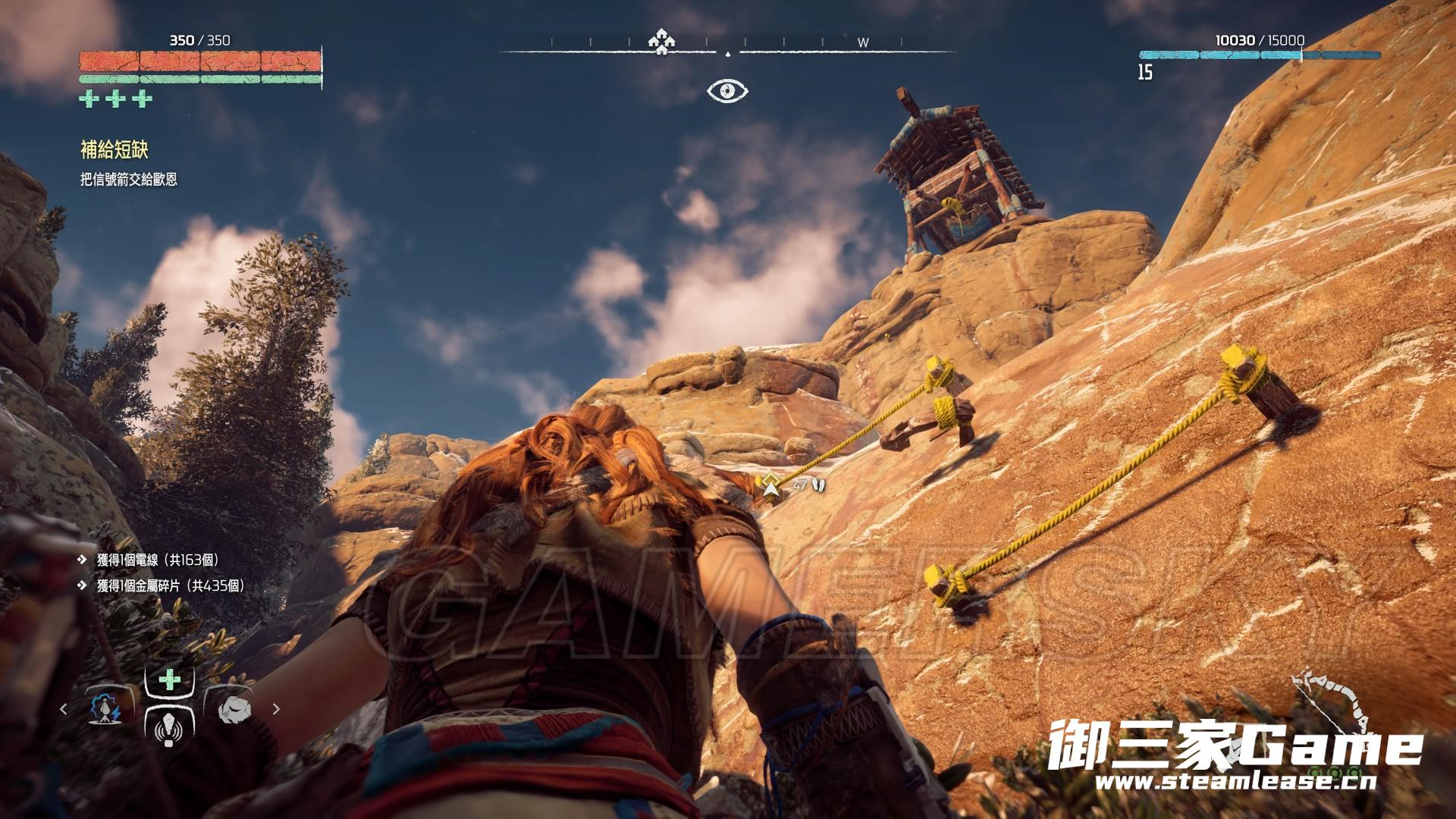The height and width of the screenshot is (819, 1456).
Task: Cycle tools with the right arrow
Action: [x=276, y=709]
